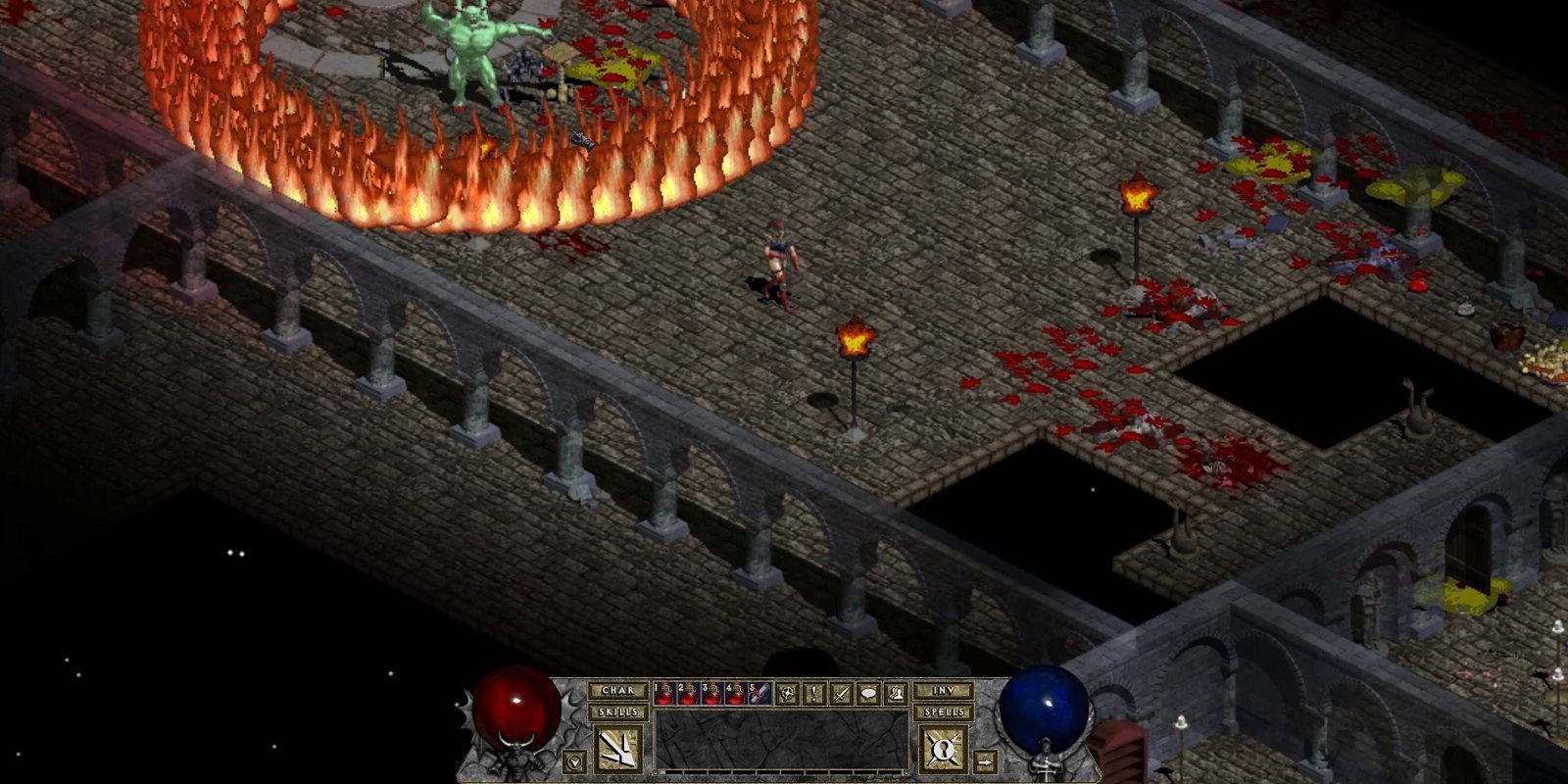1568x784 pixels.
Task: Open the quest log exclamation icon
Action: 813,693
